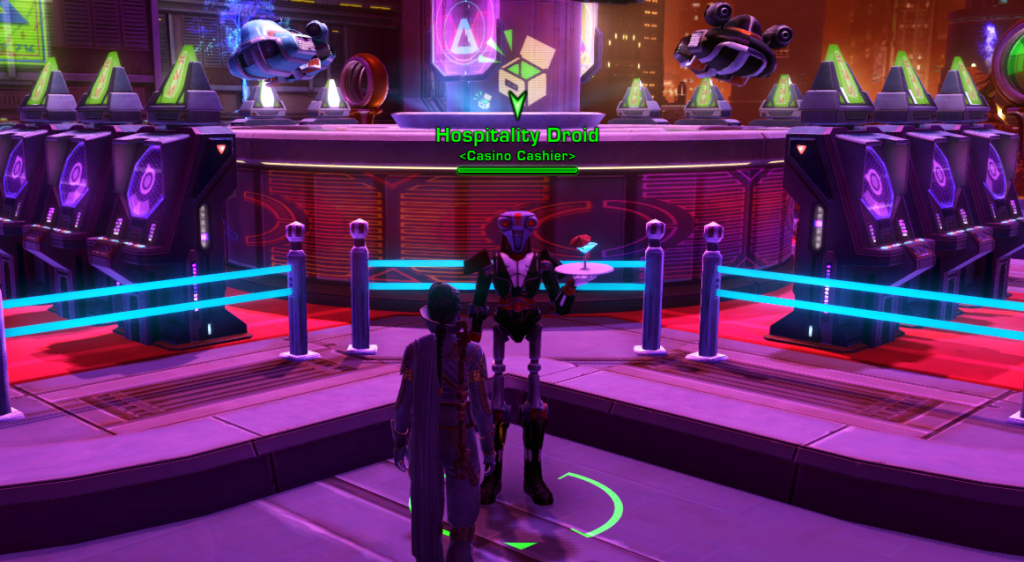Click the vendor box icon above the nameplate
The height and width of the screenshot is (562, 1024).
click(522, 75)
